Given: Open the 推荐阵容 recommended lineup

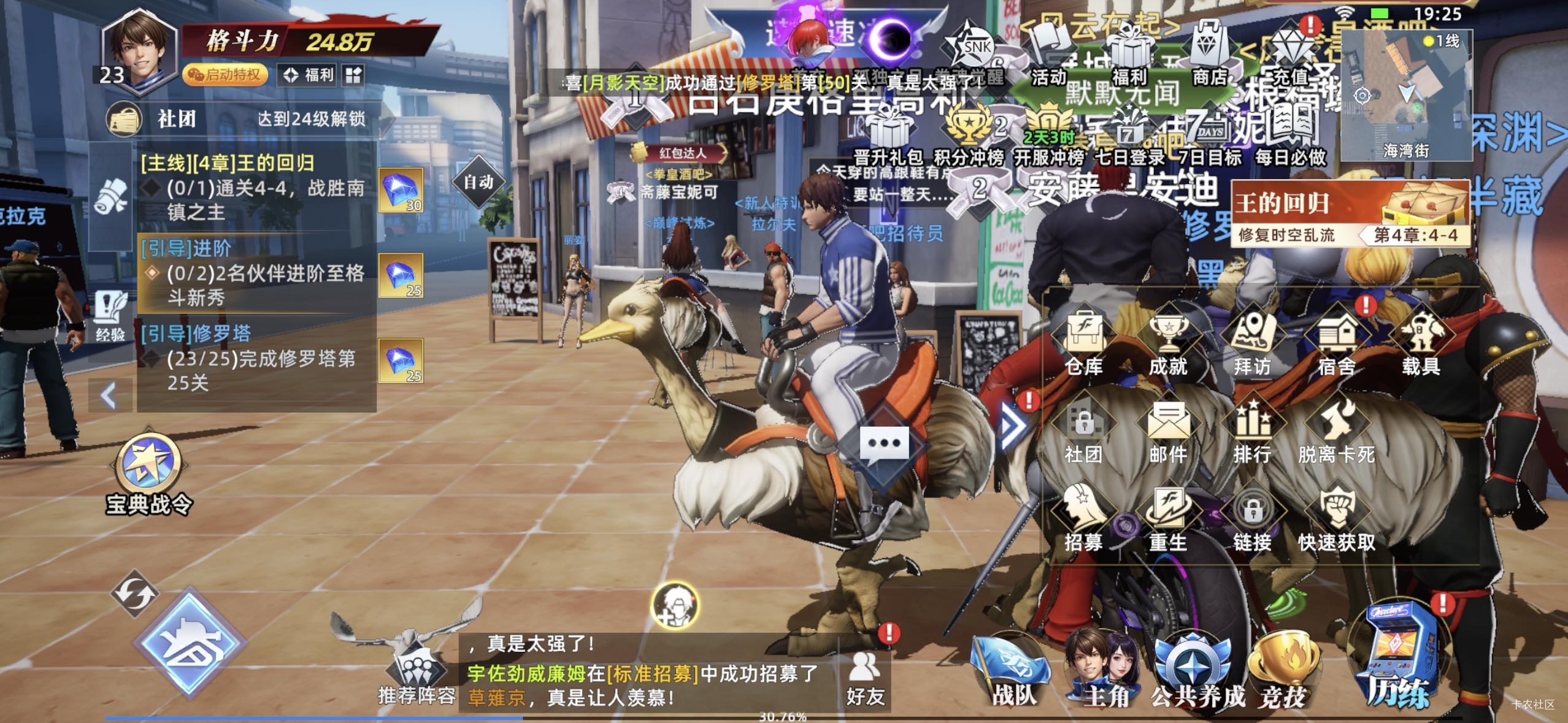Looking at the screenshot, I should [x=417, y=675].
